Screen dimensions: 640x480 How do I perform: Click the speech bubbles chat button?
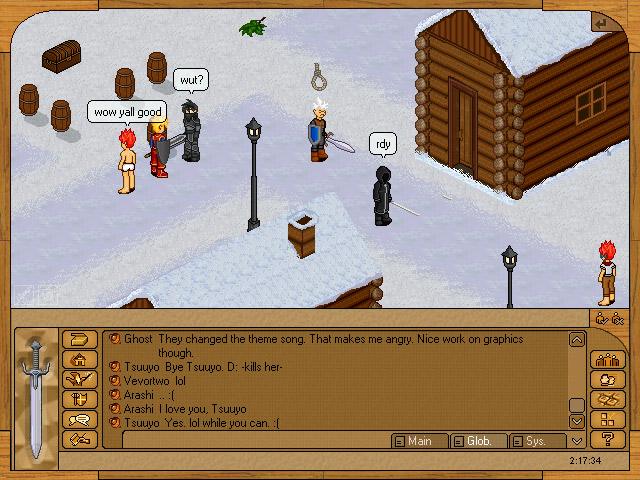[79, 418]
